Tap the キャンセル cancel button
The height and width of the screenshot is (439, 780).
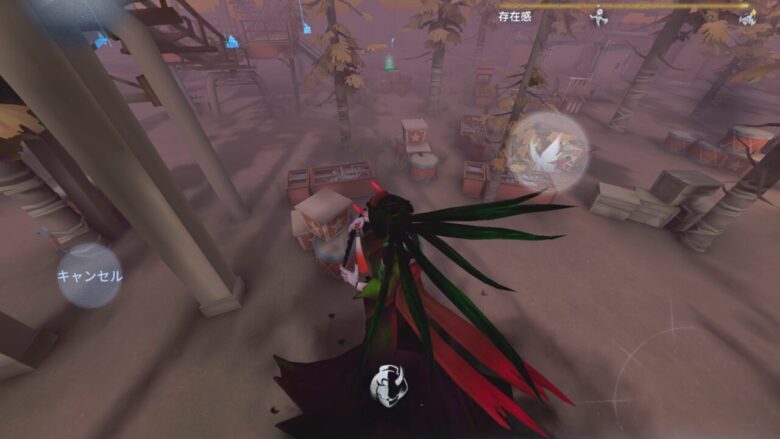(x=89, y=275)
